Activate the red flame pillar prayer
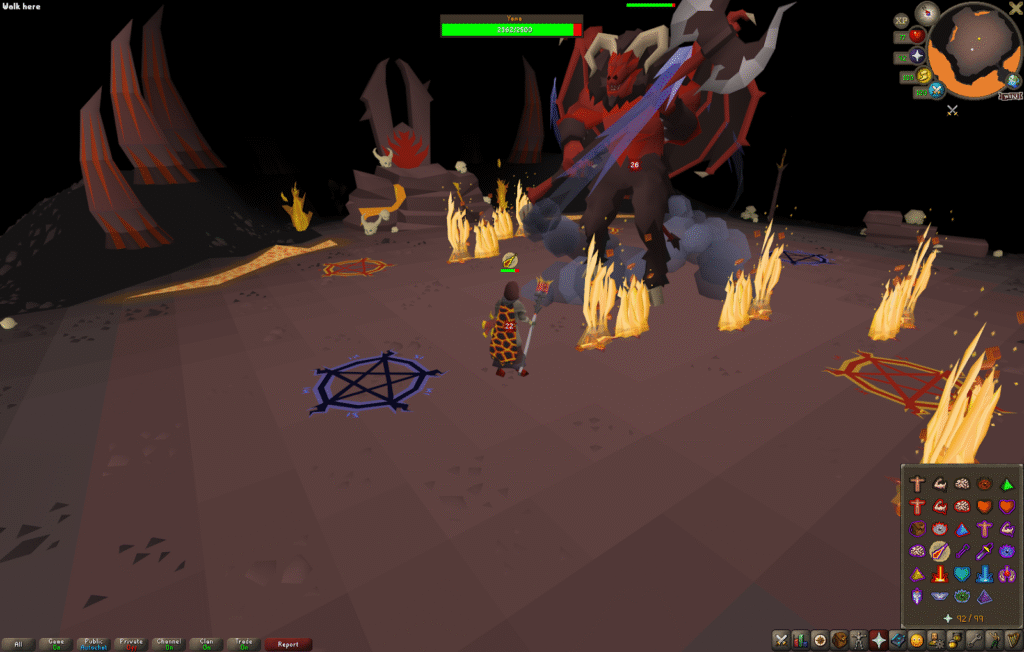 point(940,574)
